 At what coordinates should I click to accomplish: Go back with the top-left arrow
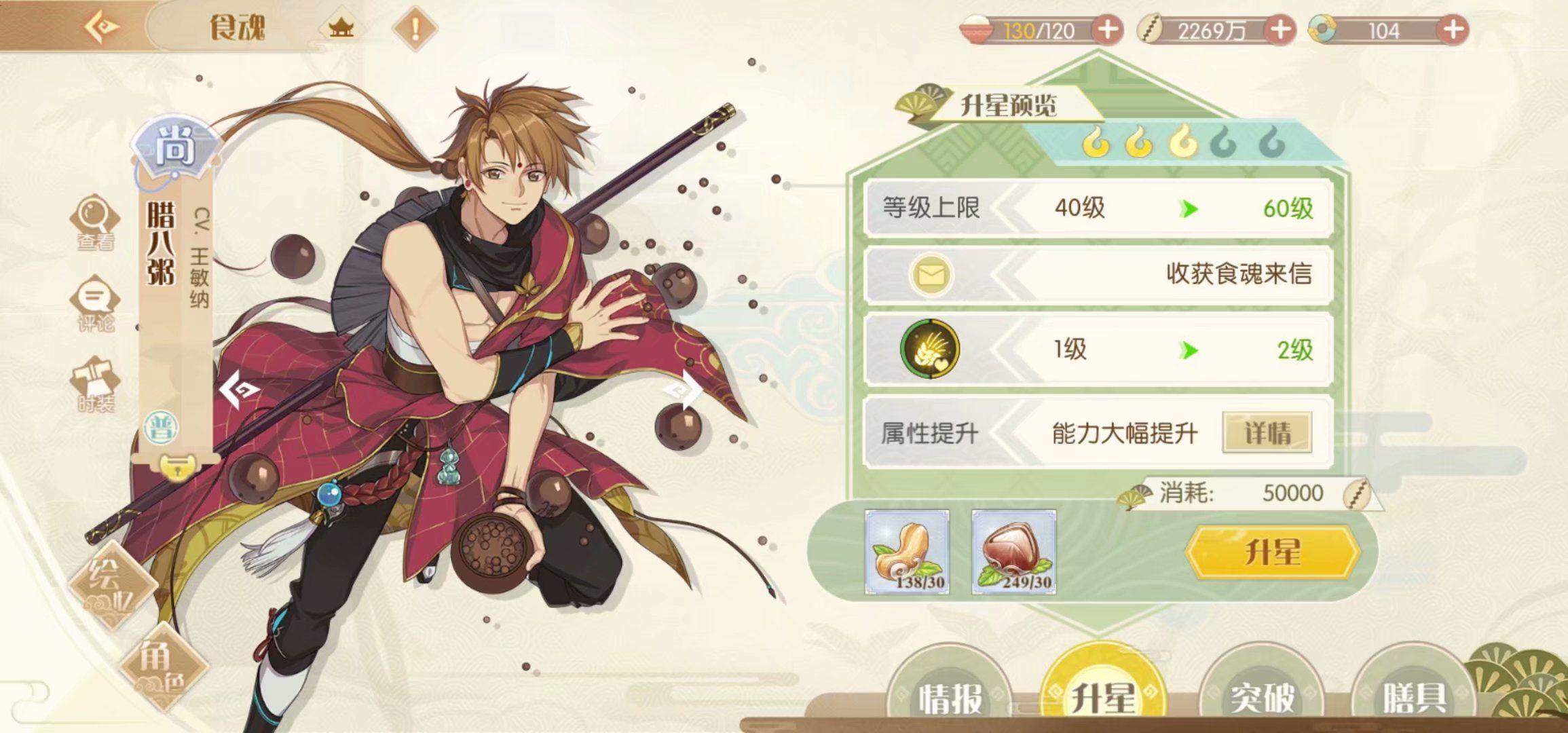click(102, 27)
